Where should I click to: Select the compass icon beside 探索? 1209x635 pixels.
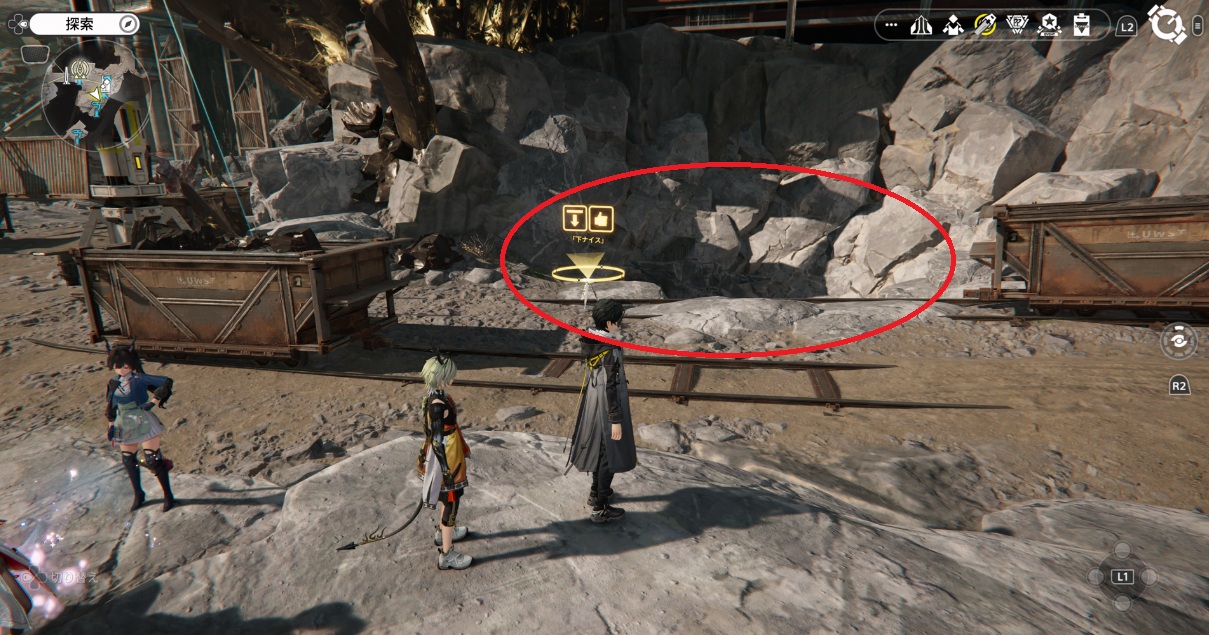coord(127,24)
